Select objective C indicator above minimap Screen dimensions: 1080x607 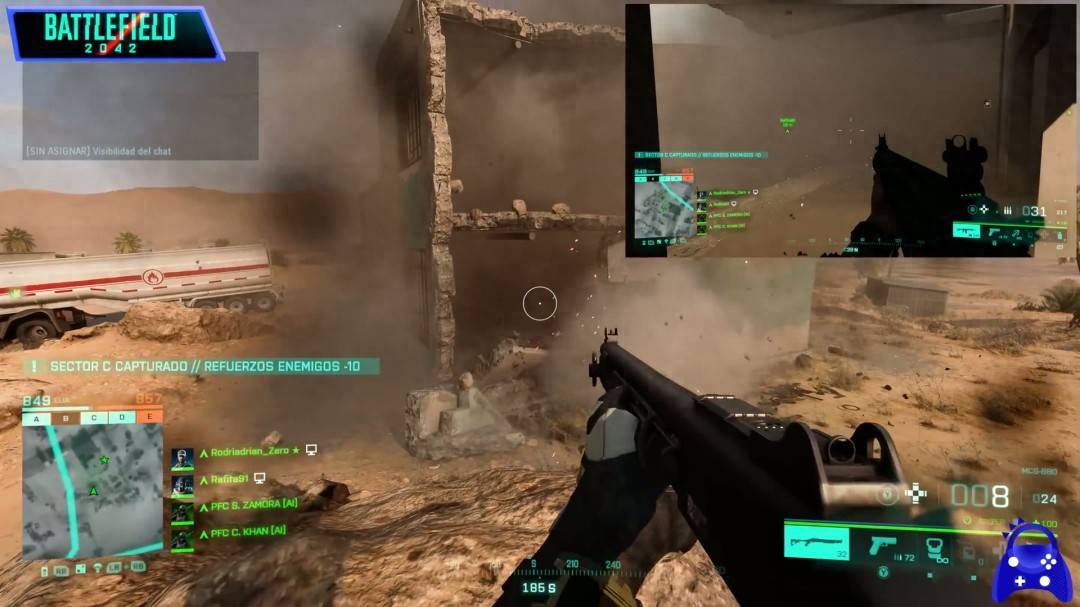pyautogui.click(x=94, y=418)
